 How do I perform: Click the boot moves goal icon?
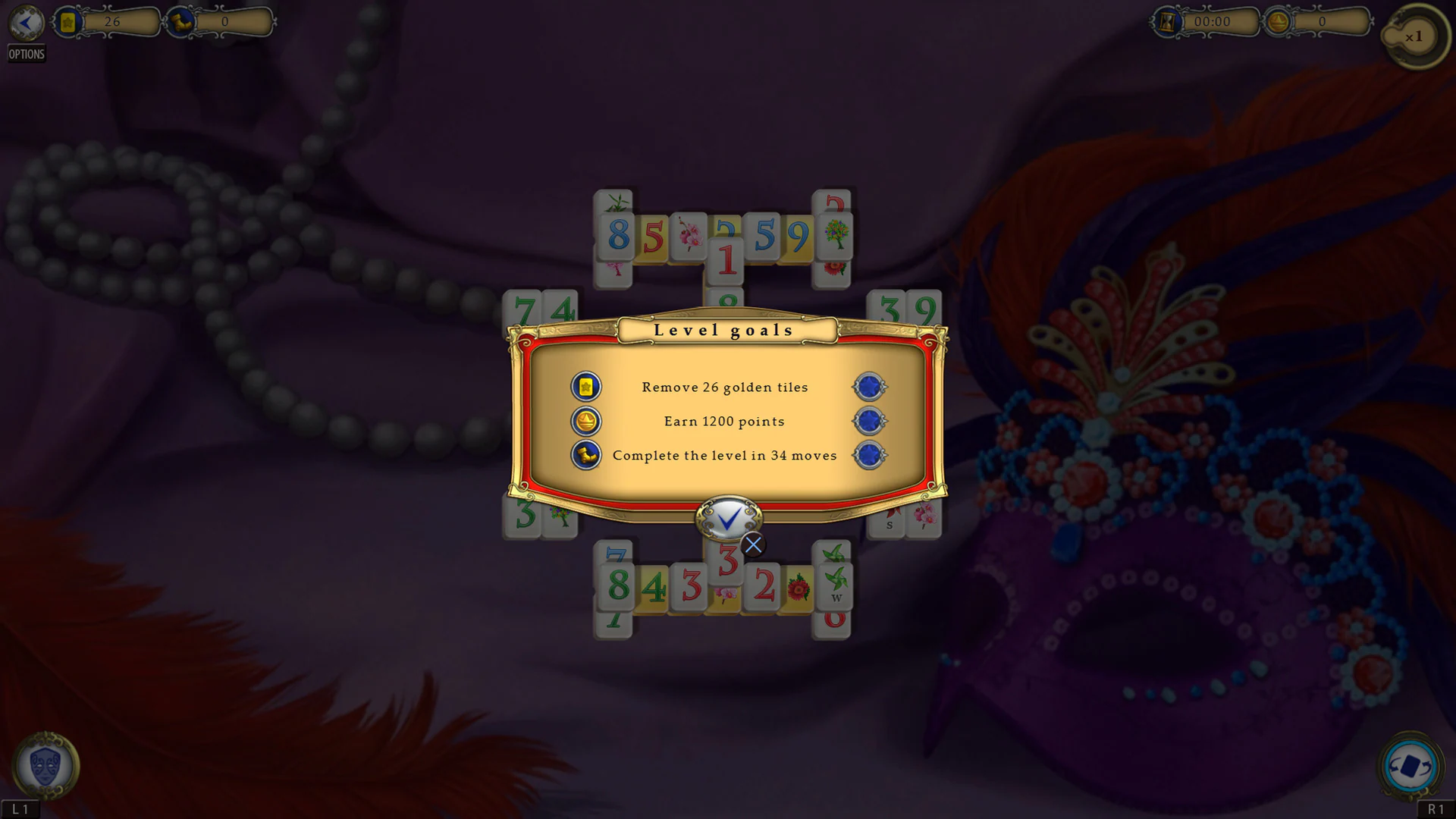pyautogui.click(x=585, y=456)
